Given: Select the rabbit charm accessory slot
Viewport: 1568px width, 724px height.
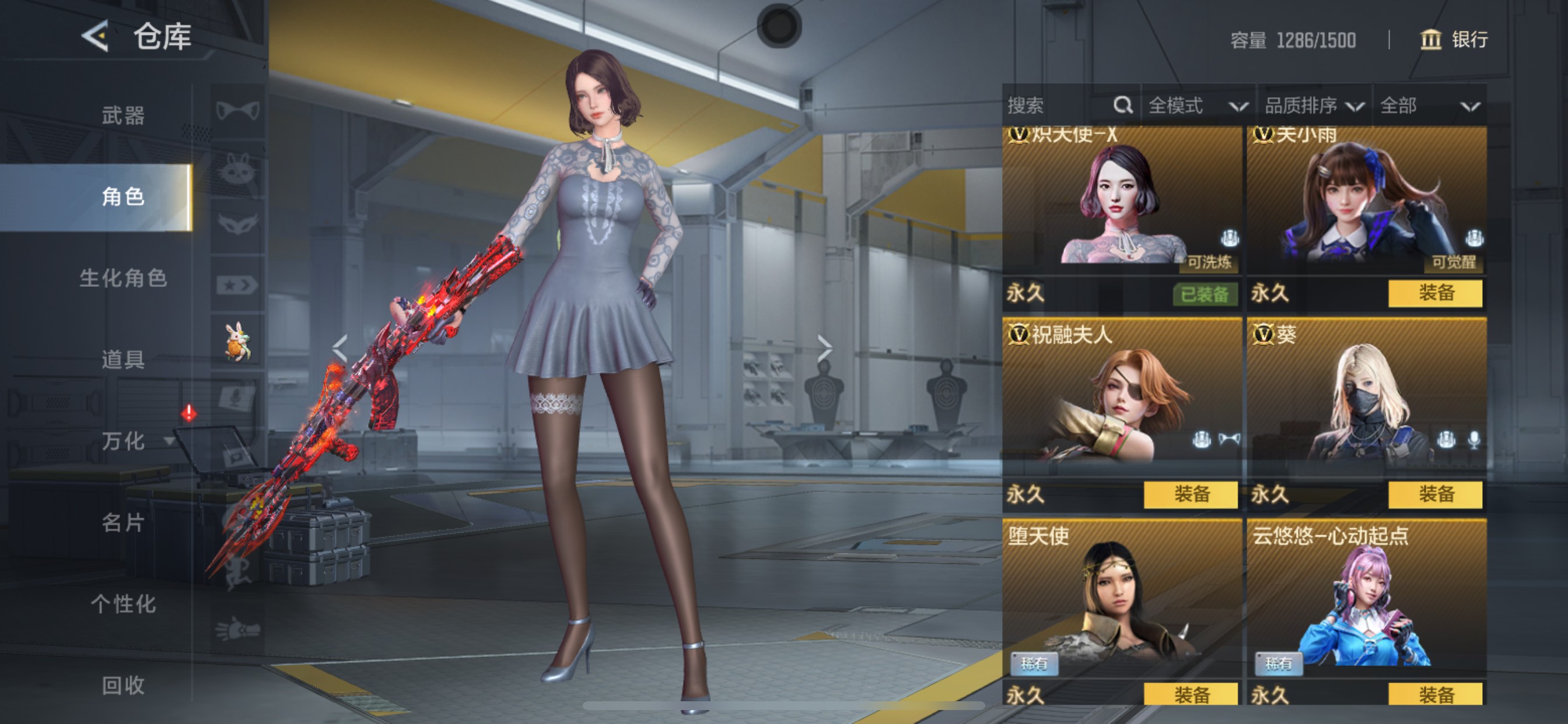Looking at the screenshot, I should [237, 342].
